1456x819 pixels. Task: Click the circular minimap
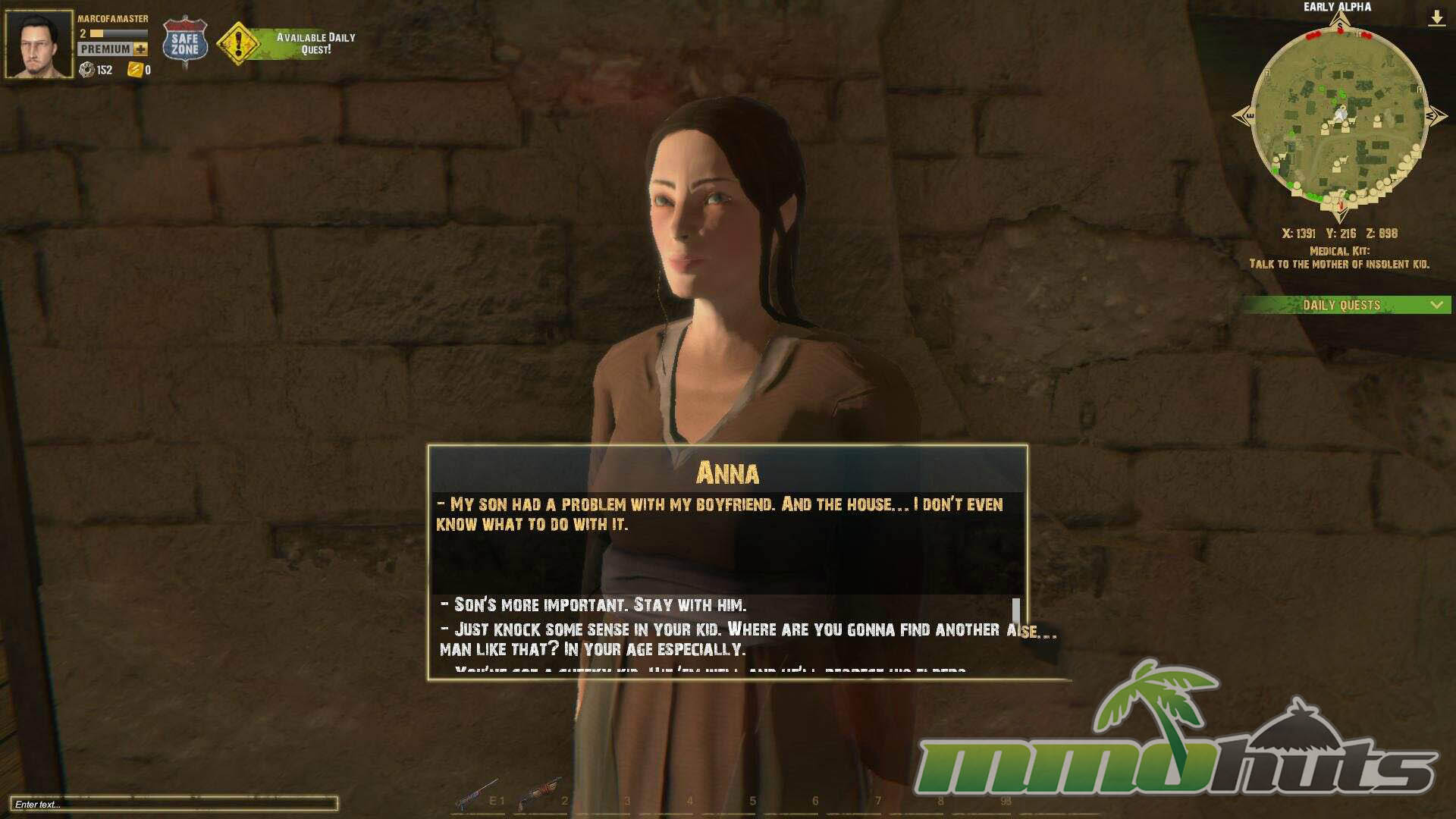pos(1339,117)
